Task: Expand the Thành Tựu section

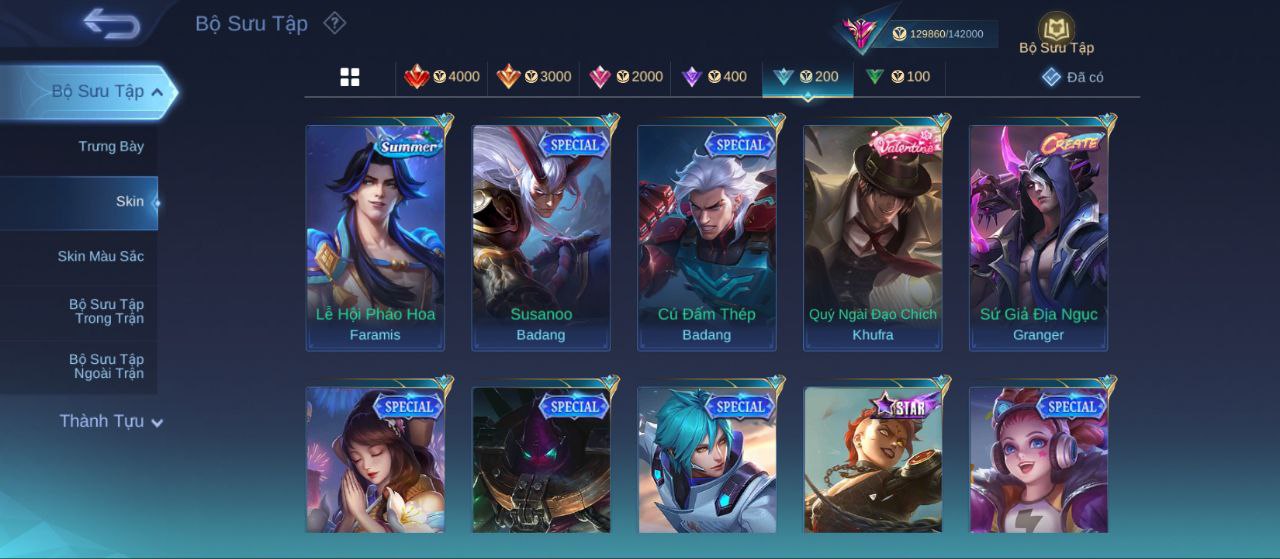Action: point(110,421)
